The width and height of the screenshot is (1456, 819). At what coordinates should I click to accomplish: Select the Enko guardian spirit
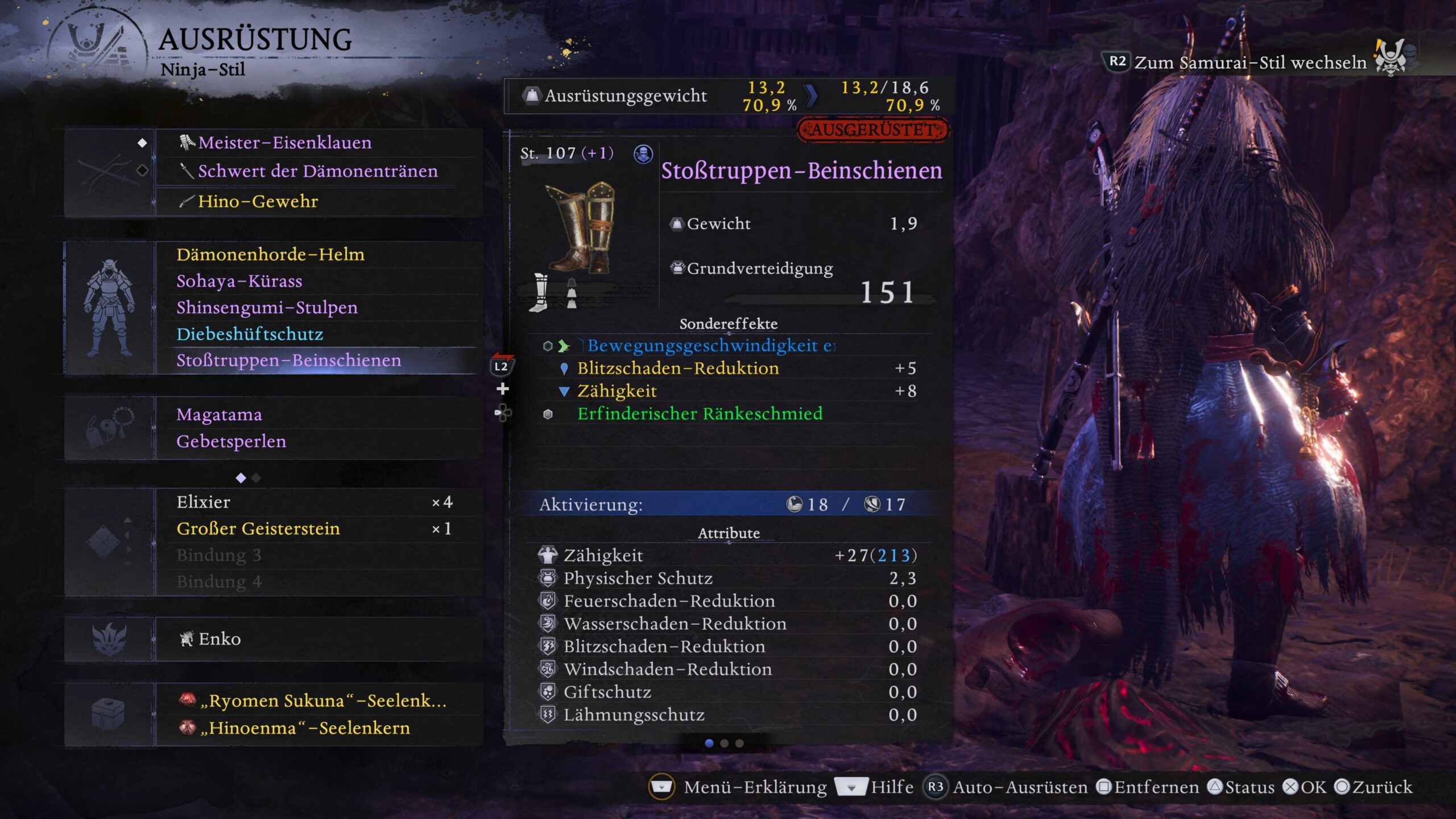coord(220,639)
